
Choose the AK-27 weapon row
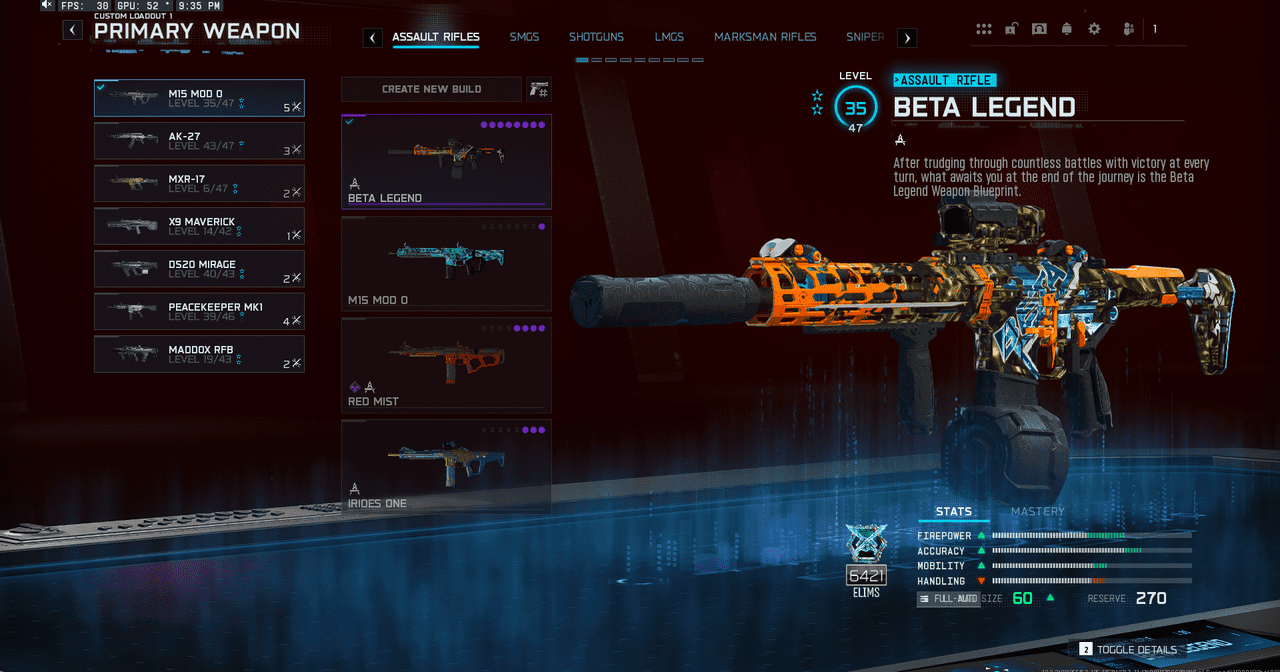(x=199, y=141)
